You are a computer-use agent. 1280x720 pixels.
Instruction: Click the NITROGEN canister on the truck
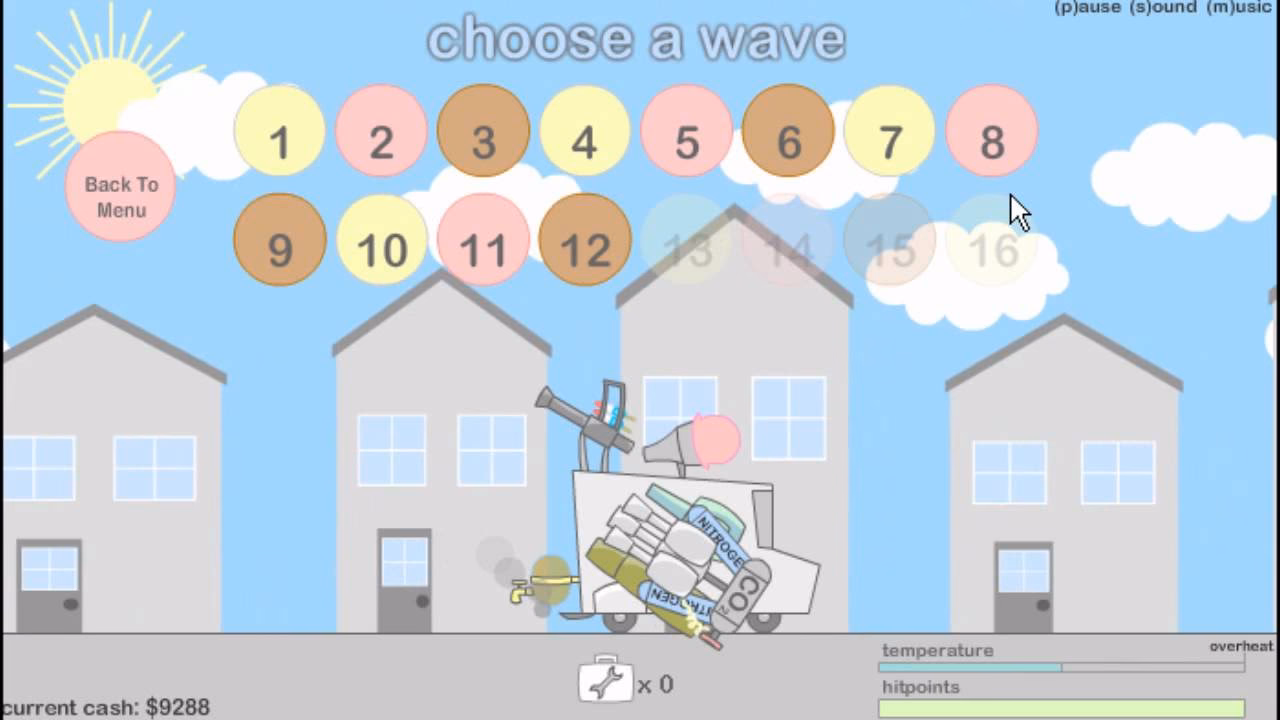click(716, 540)
